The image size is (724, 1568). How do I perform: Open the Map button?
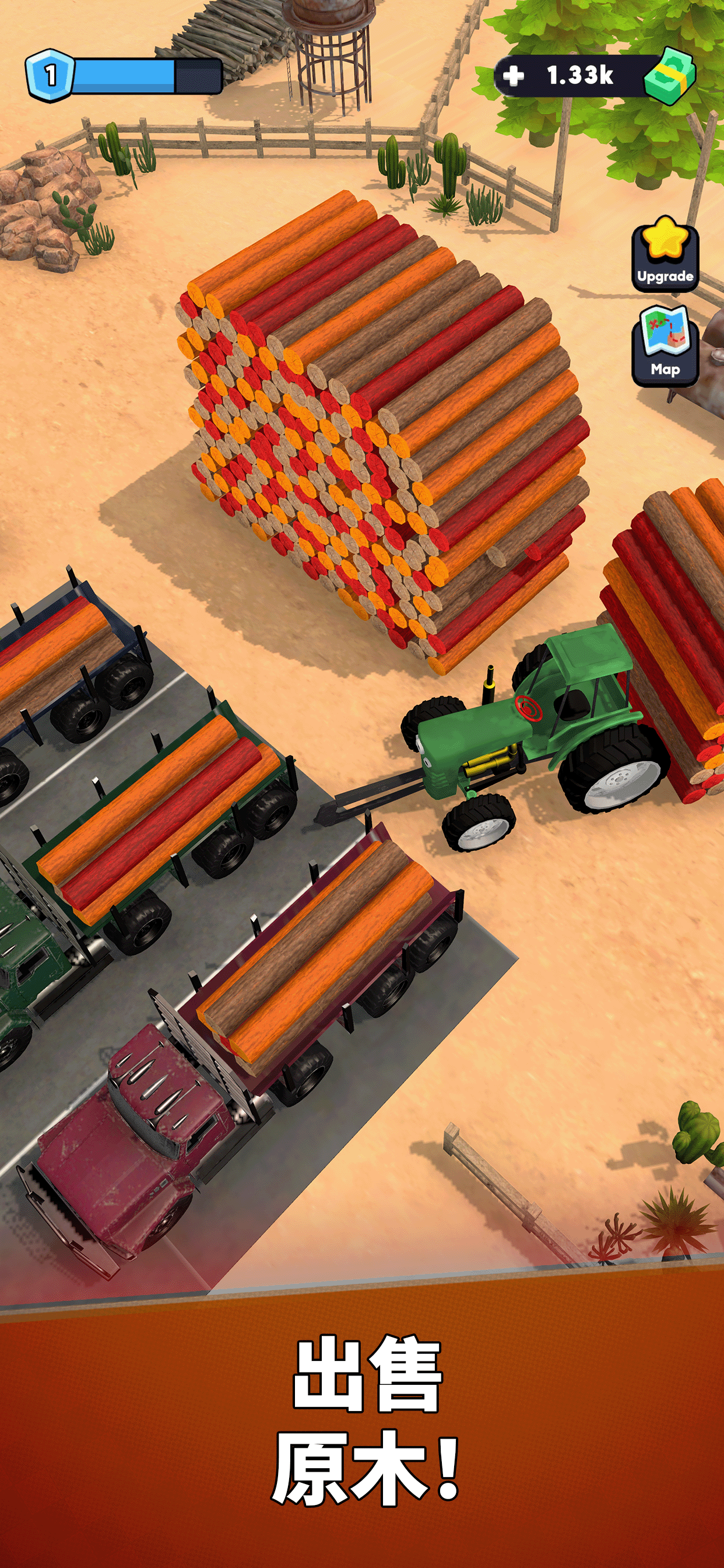pyautogui.click(x=665, y=346)
